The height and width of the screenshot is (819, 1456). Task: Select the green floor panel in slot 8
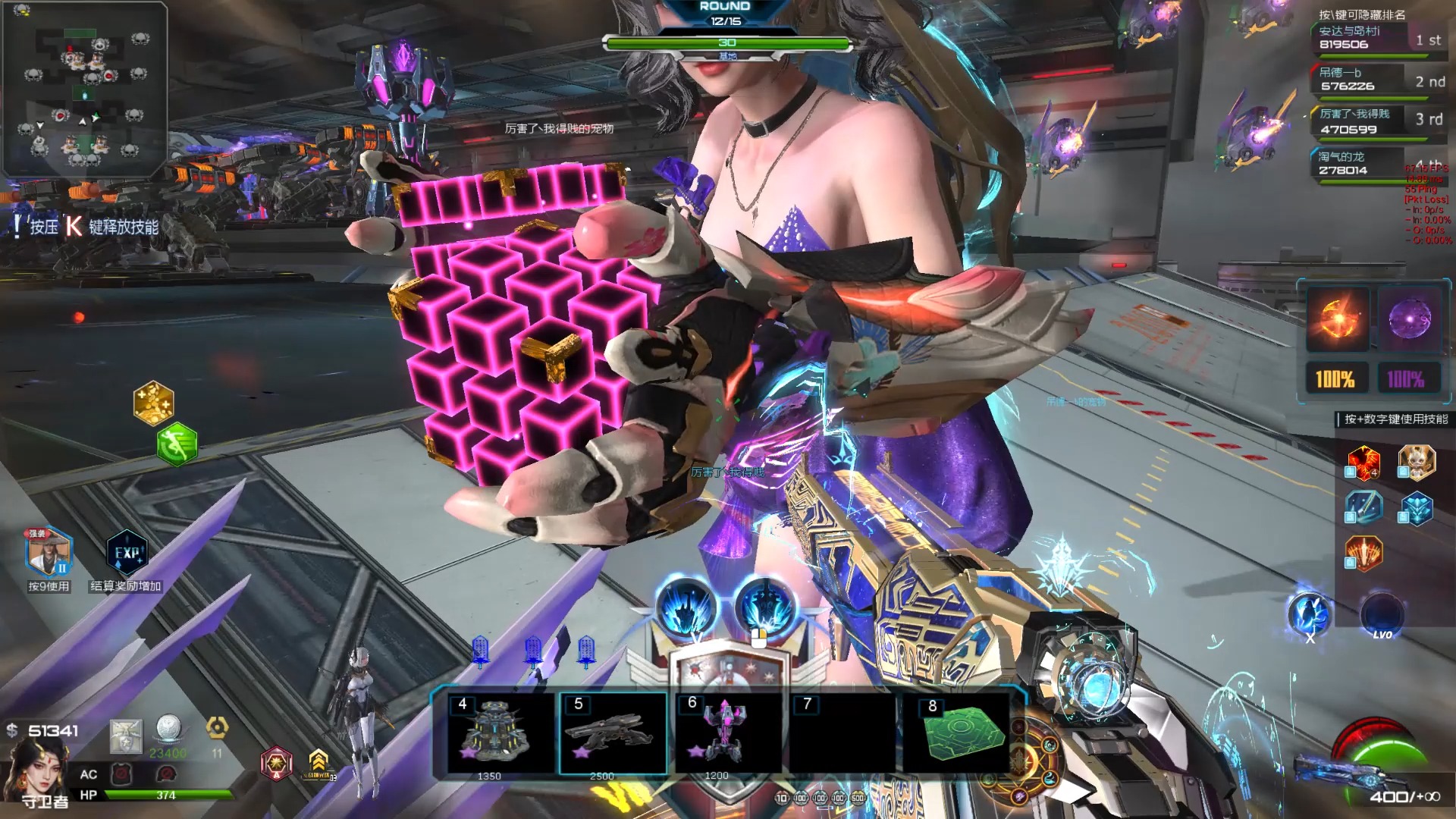961,733
